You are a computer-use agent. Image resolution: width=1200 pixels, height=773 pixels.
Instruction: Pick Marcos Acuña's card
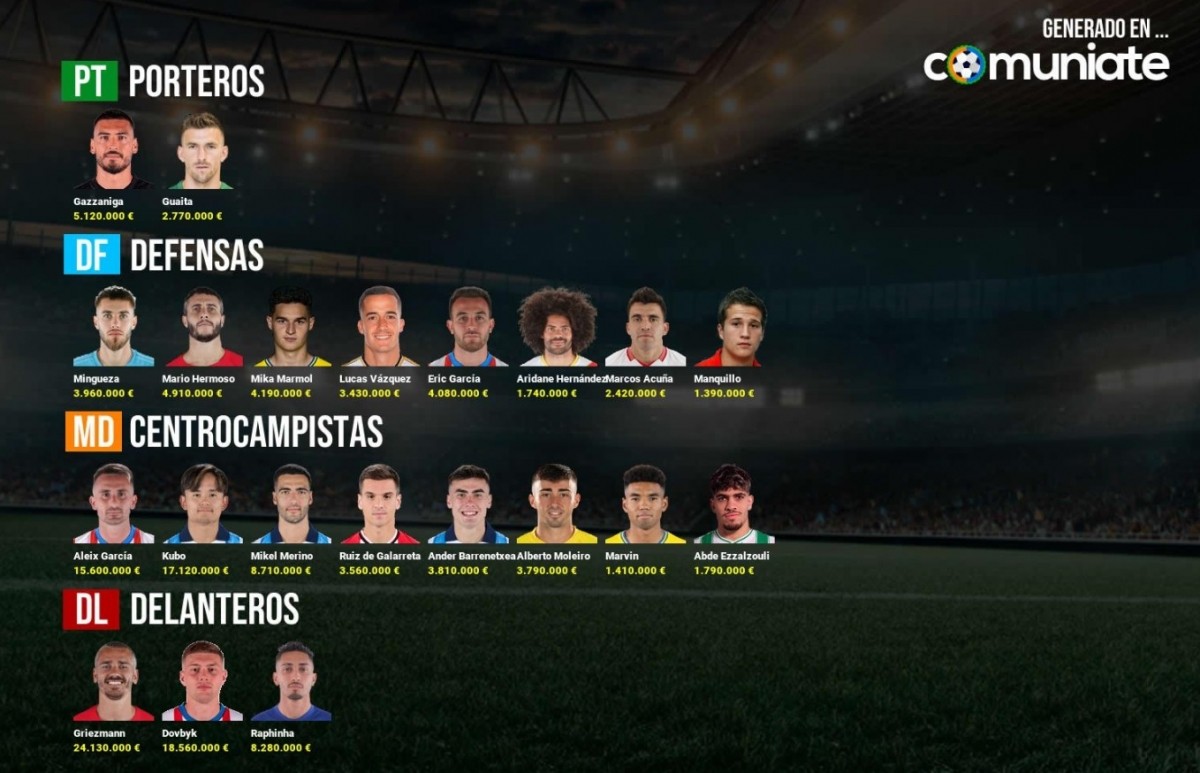pos(645,327)
